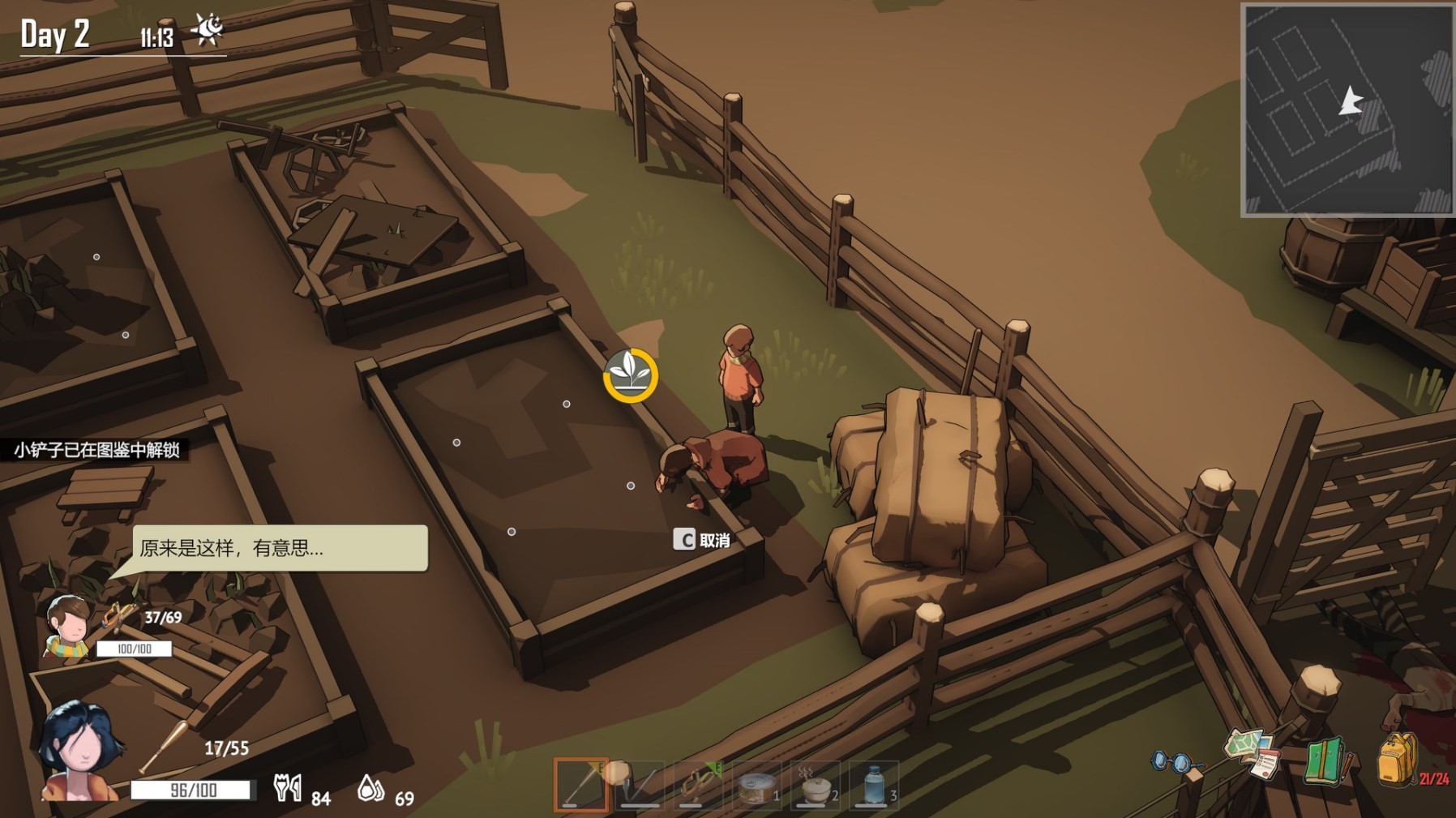The width and height of the screenshot is (1456, 818).
Task: Select the water bottle hotbar slot
Action: tap(873, 785)
